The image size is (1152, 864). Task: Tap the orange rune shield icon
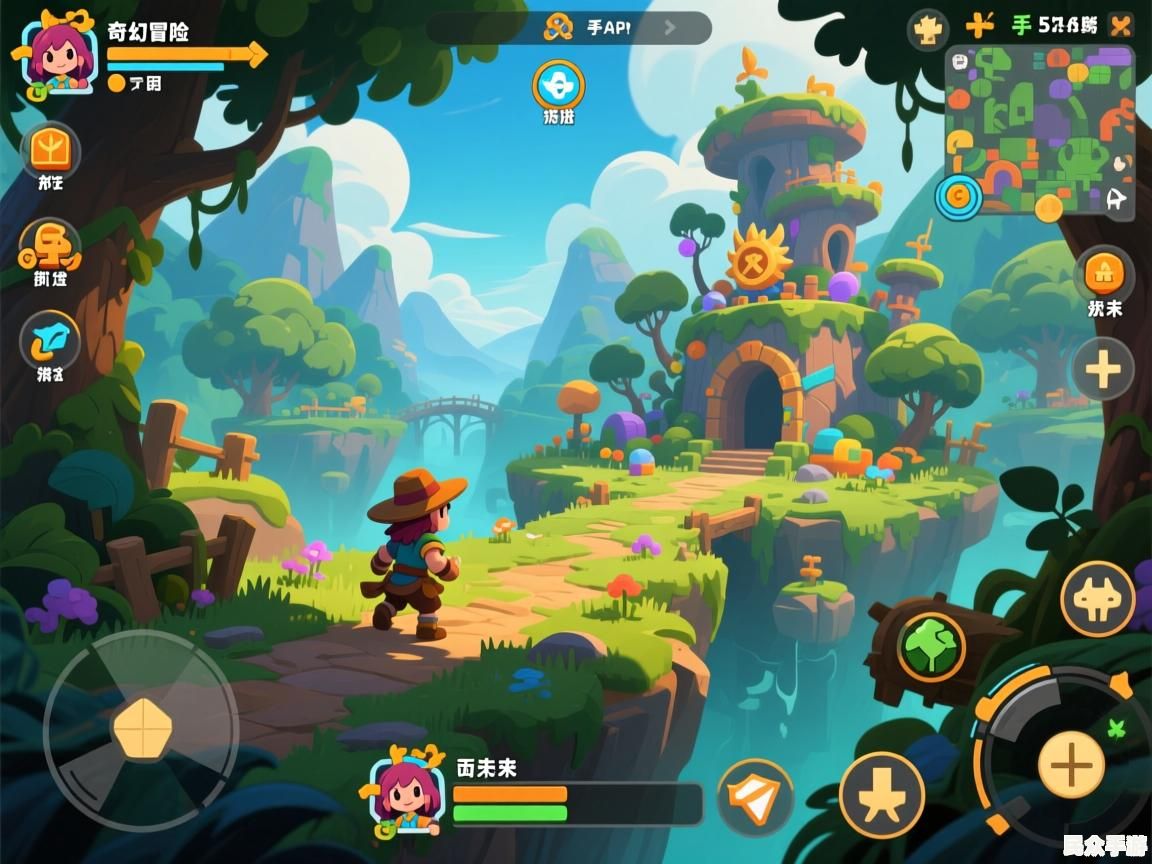(x=50, y=150)
